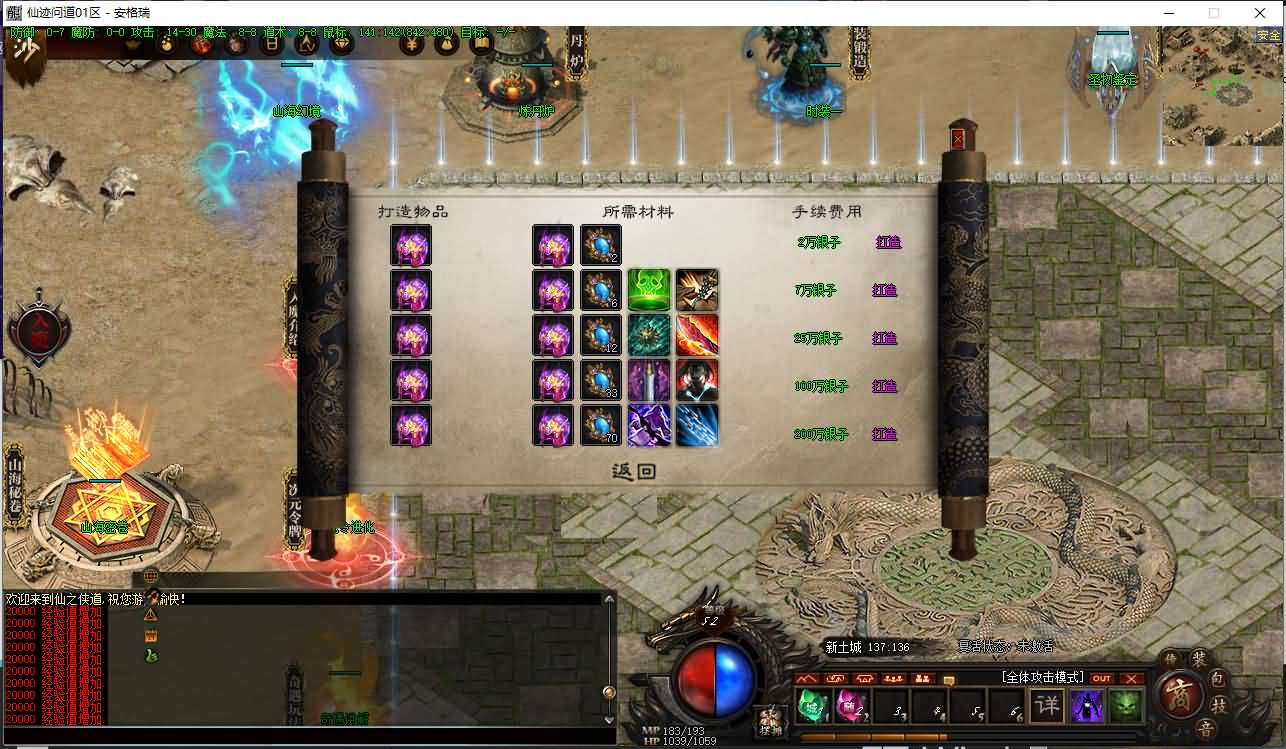Click the 返回 (return) button on the scroll
This screenshot has height=749, width=1286.
(634, 471)
